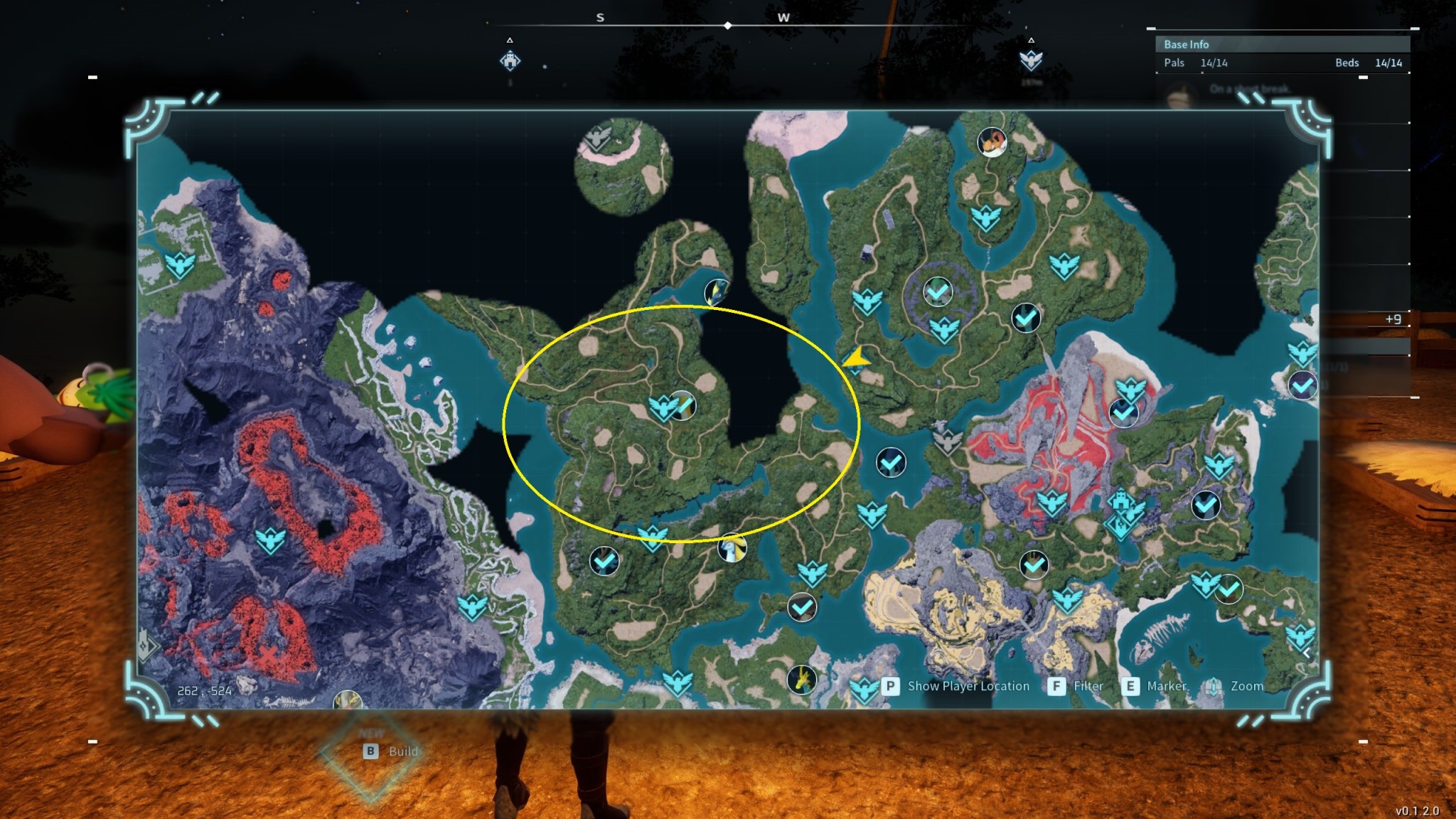Click the Pal portrait icon on the upper right island

pos(992,142)
